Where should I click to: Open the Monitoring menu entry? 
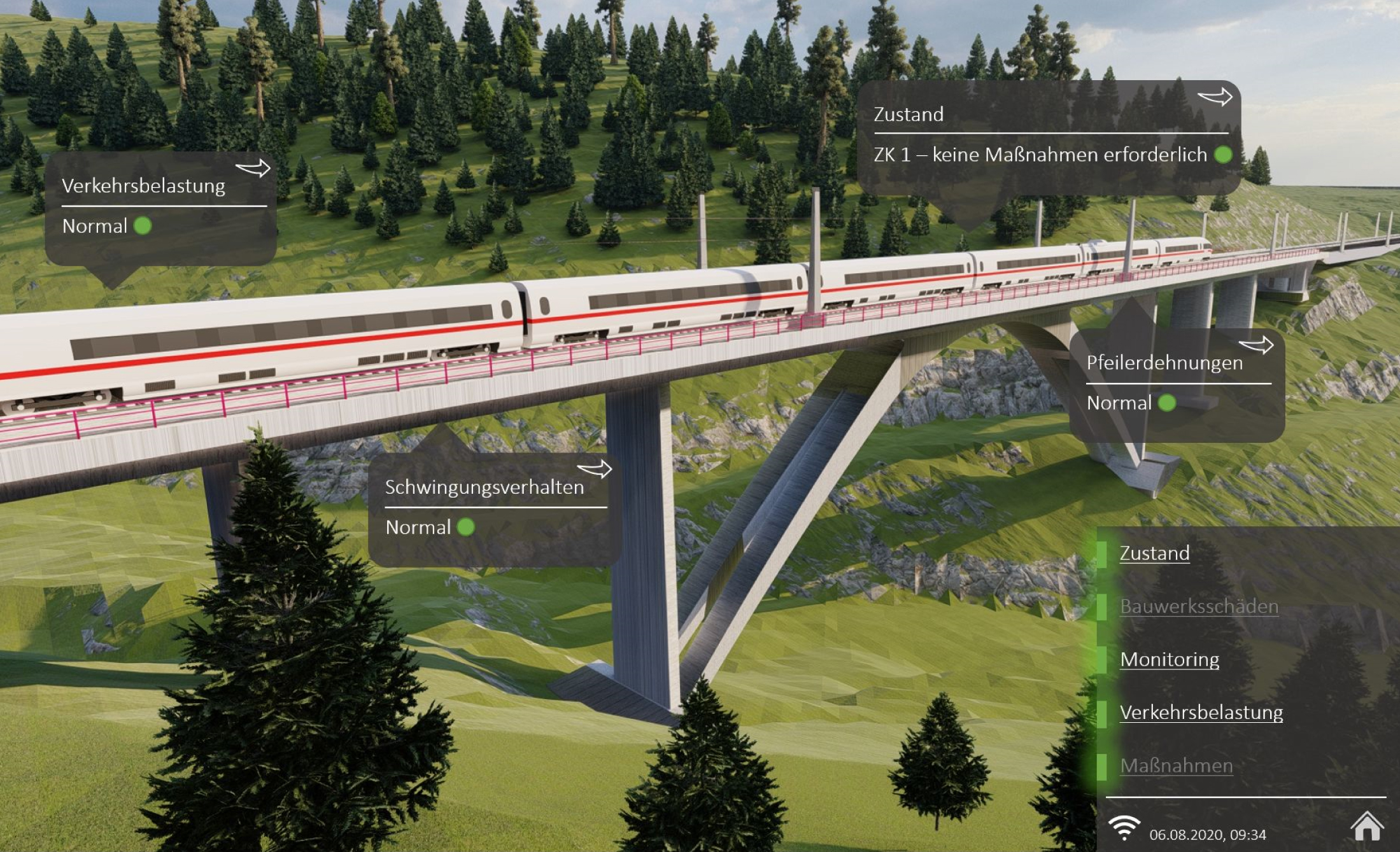click(x=1169, y=659)
